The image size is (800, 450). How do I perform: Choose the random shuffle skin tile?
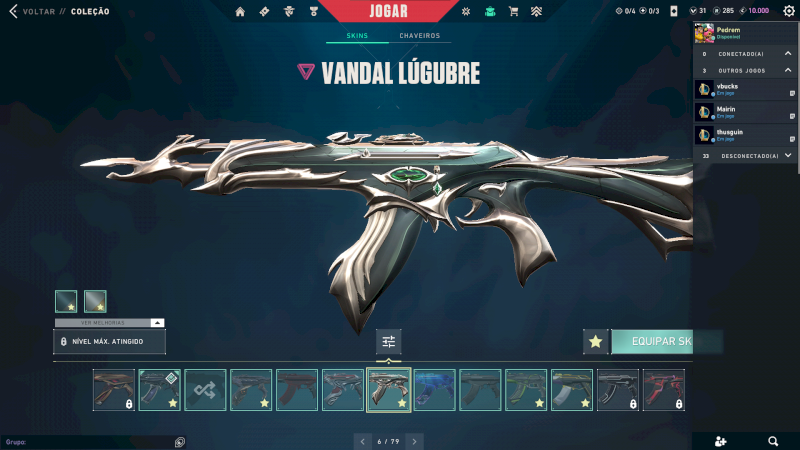coord(205,390)
